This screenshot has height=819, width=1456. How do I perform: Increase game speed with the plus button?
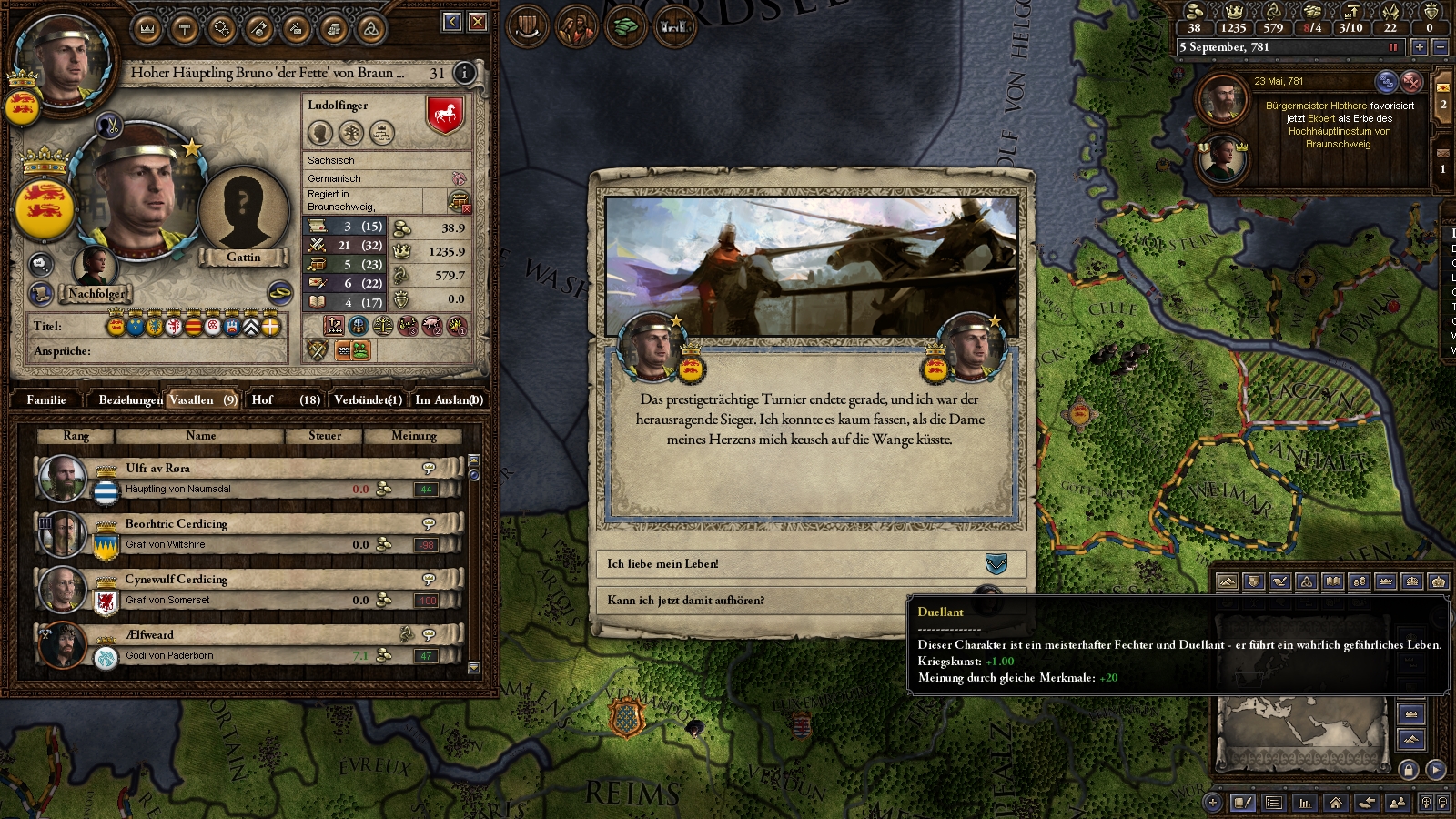click(x=1419, y=47)
